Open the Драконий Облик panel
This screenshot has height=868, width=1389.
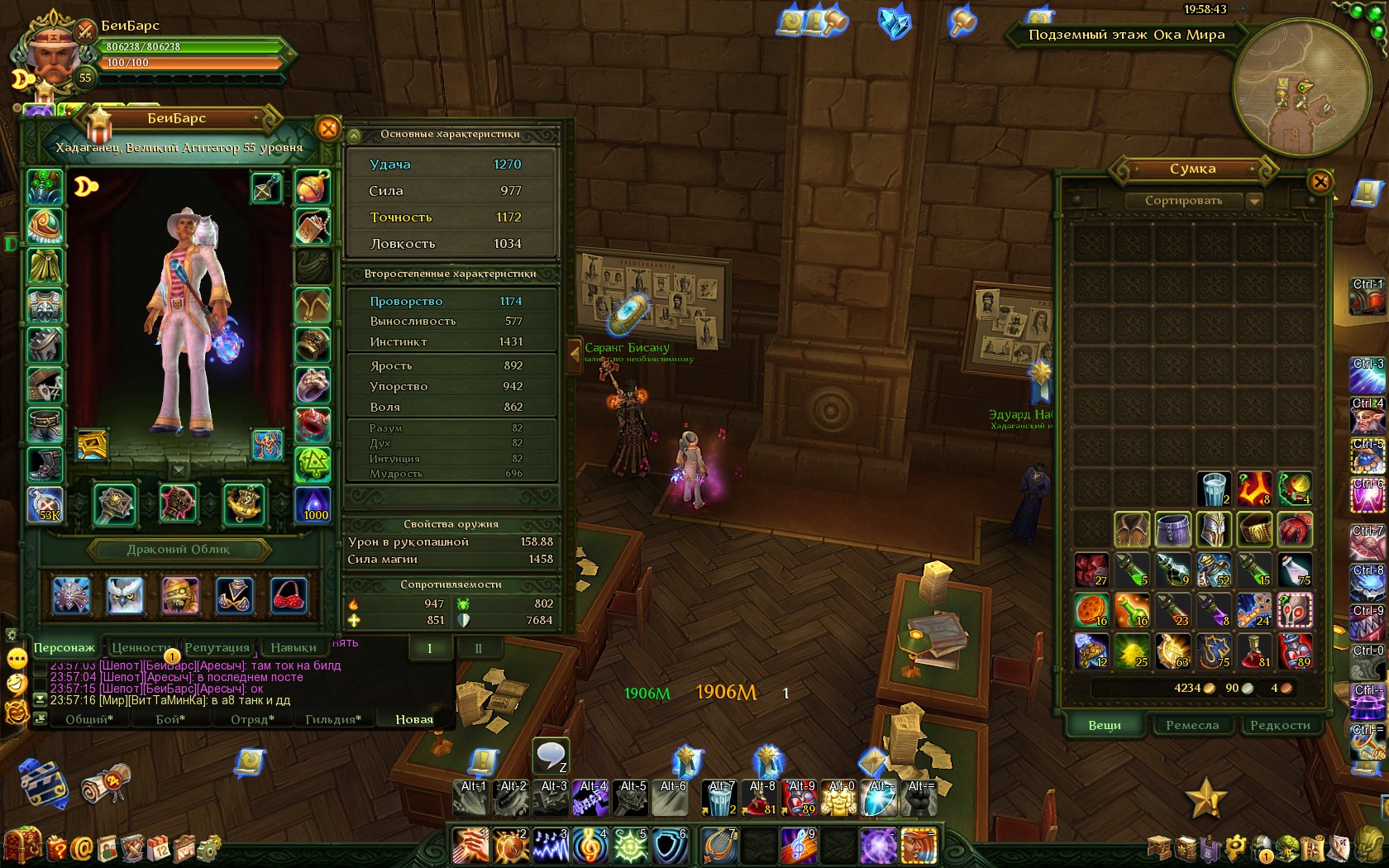(179, 550)
